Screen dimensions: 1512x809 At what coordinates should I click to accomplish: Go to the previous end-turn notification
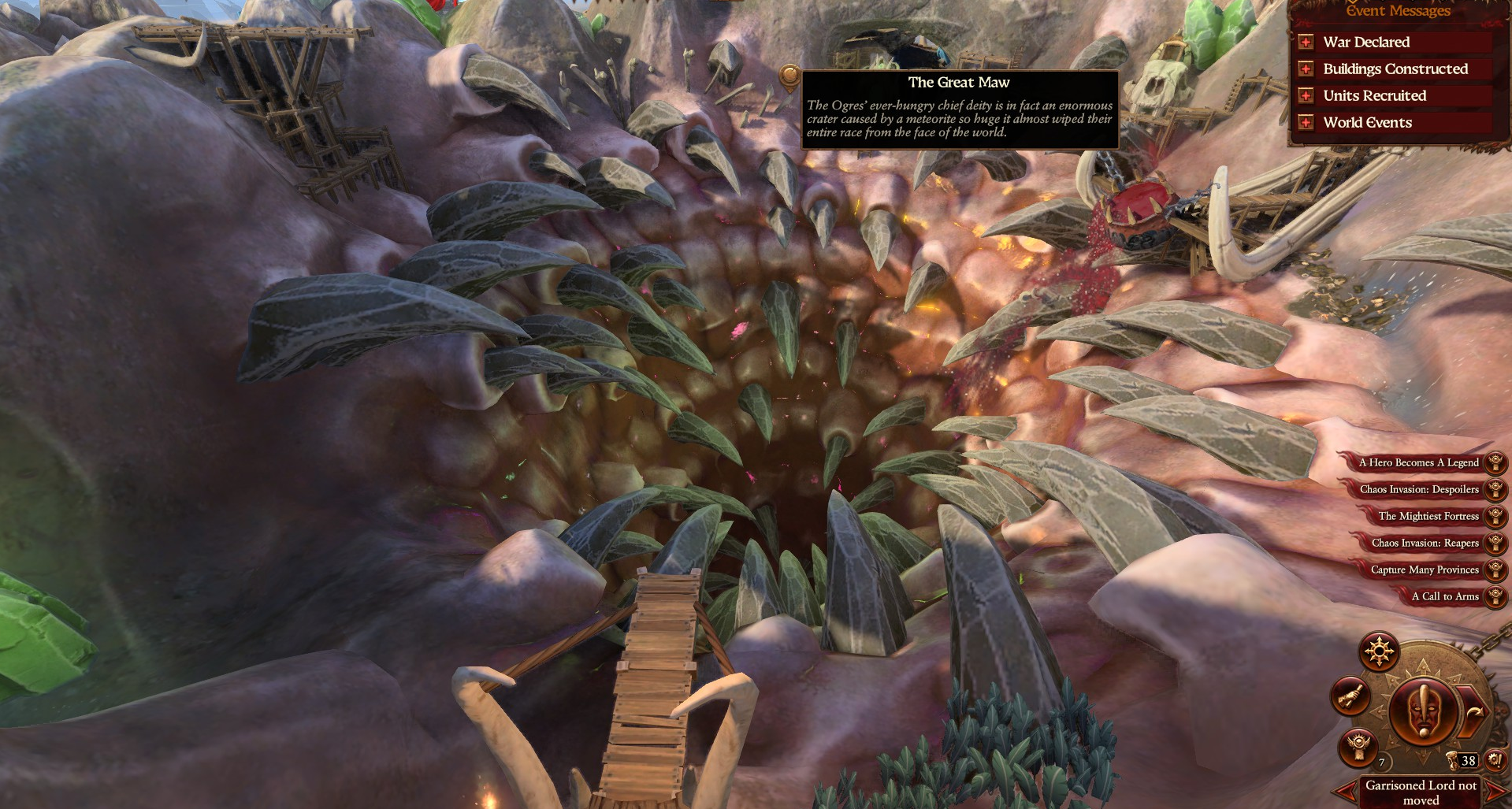1345,792
